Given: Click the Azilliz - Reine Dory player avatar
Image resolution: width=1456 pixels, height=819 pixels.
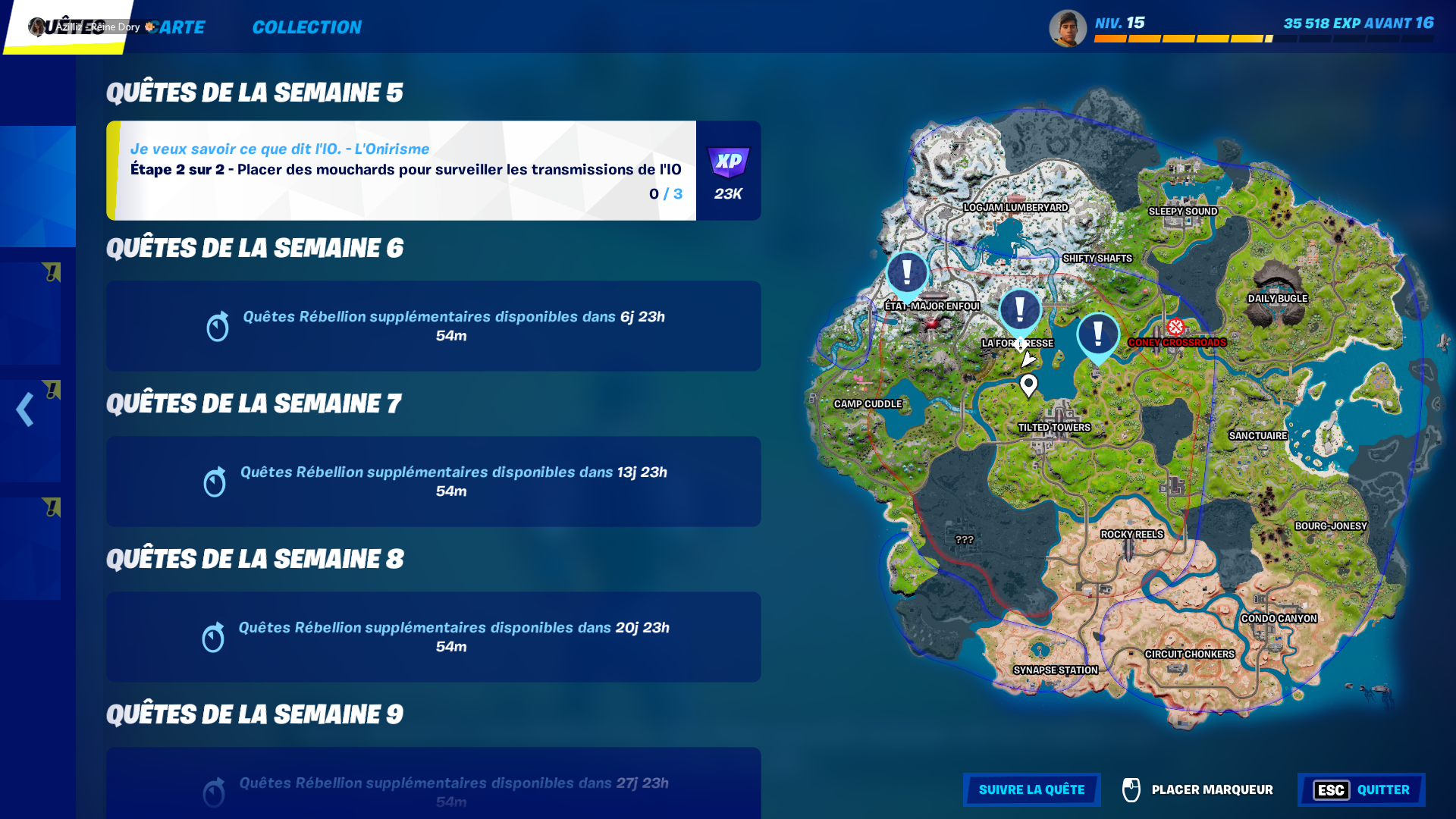Looking at the screenshot, I should coord(35,27).
